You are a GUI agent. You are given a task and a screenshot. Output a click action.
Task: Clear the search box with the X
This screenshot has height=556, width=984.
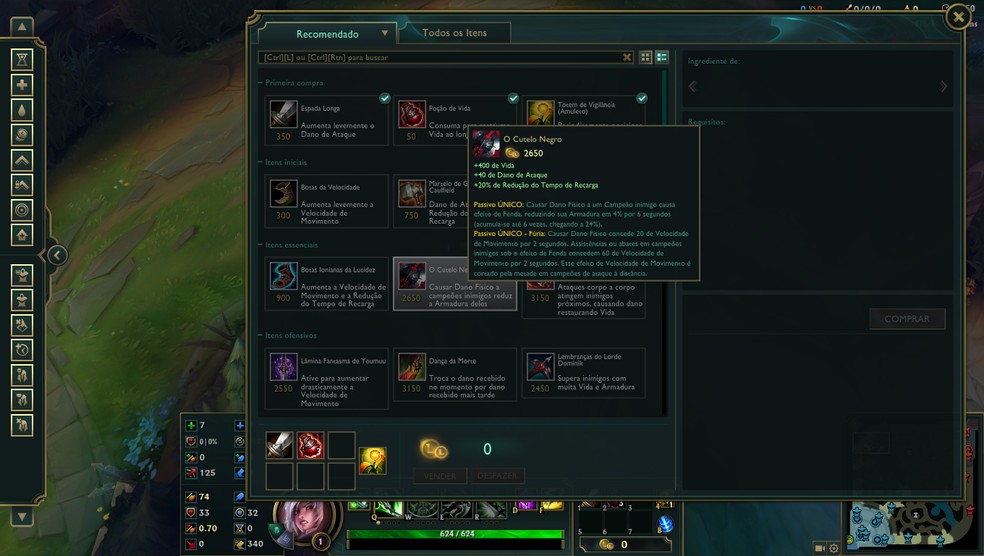coord(627,58)
